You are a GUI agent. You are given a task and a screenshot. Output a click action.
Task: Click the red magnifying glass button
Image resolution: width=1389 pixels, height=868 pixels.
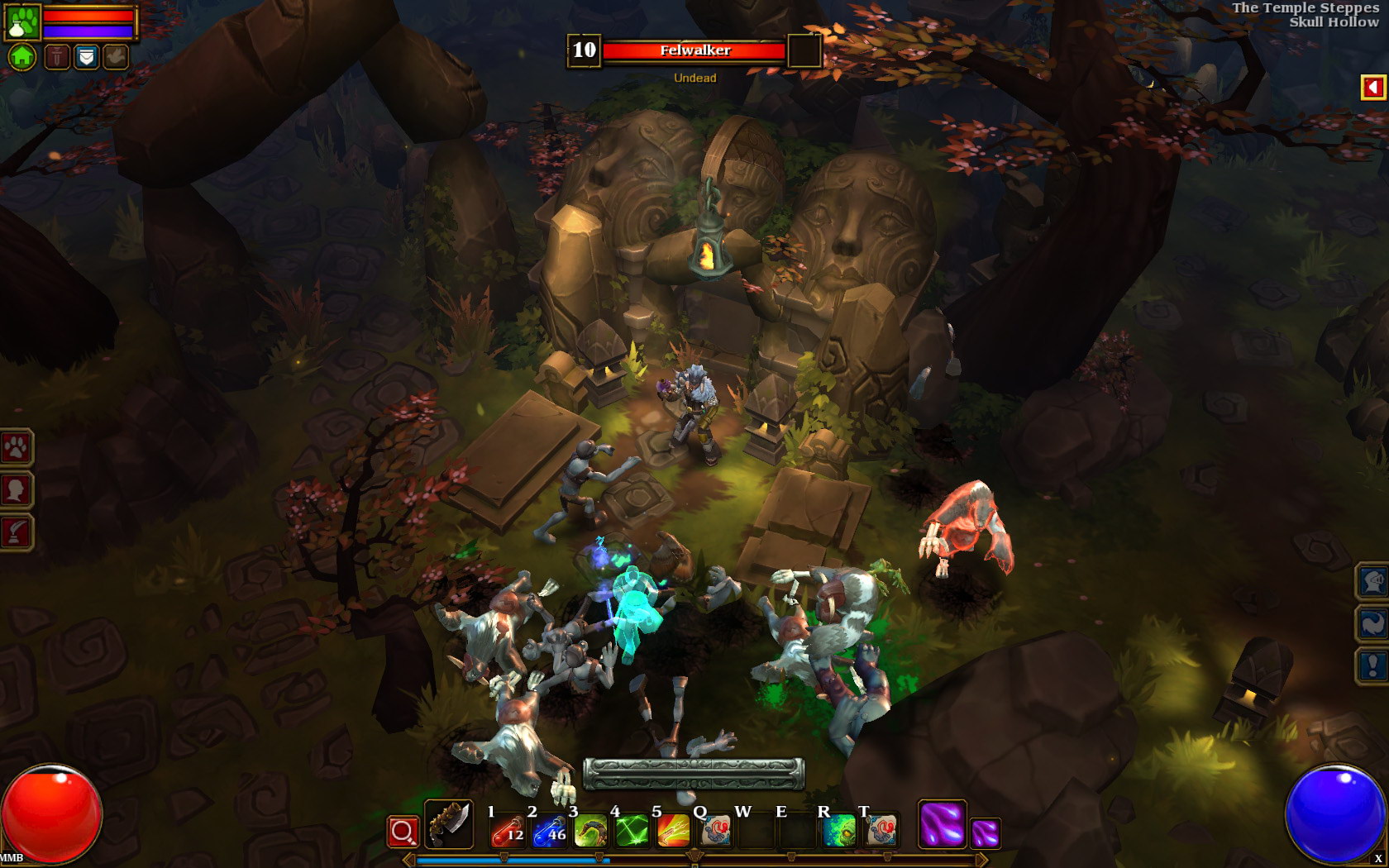pyautogui.click(x=403, y=832)
